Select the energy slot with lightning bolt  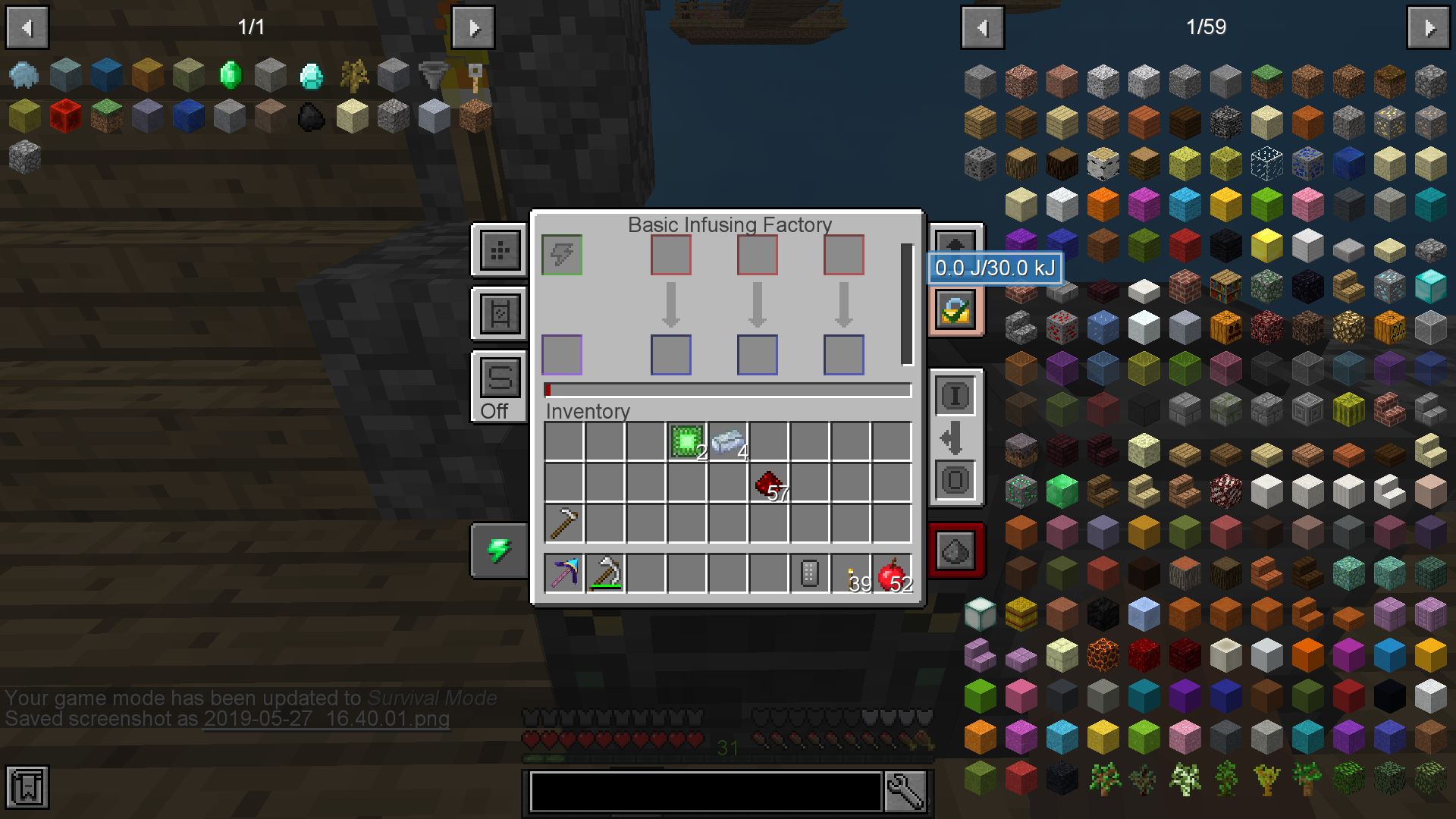click(x=561, y=256)
